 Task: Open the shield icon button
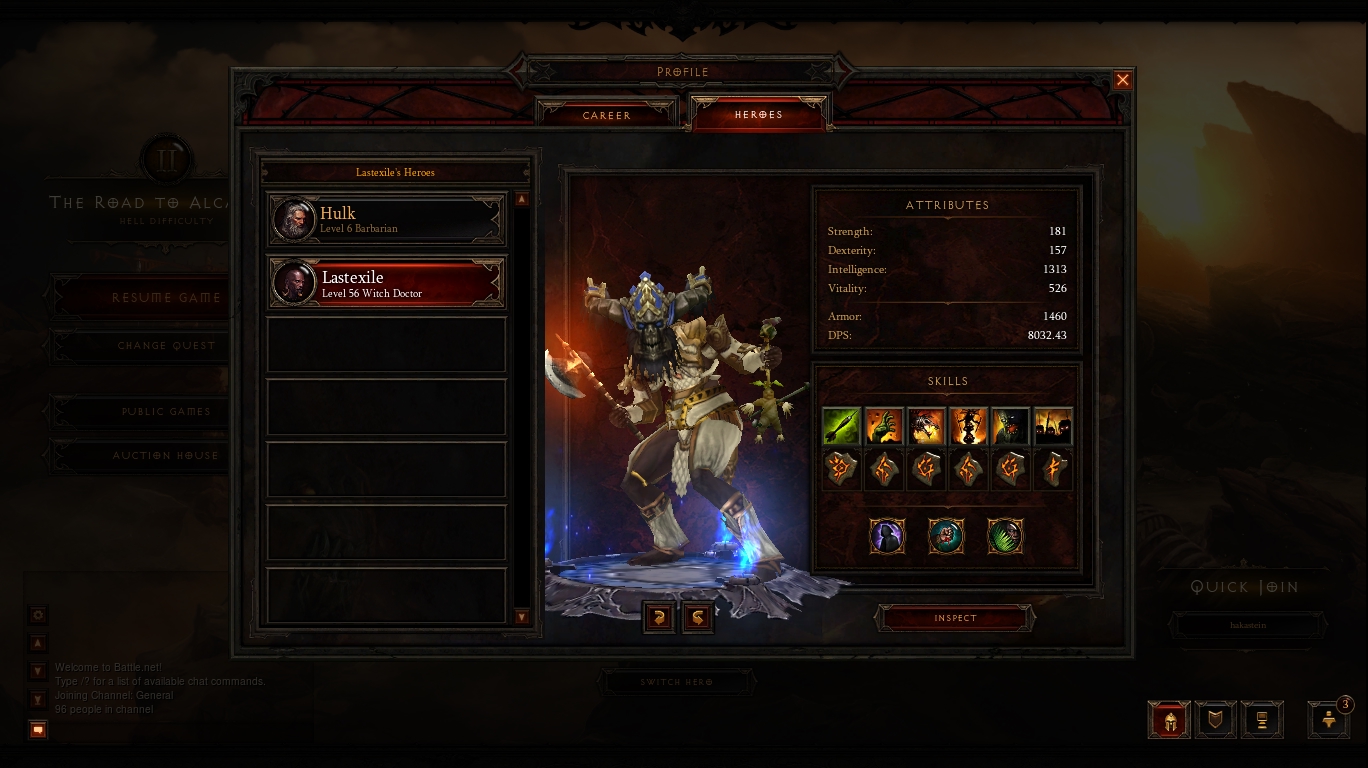pos(1216,719)
